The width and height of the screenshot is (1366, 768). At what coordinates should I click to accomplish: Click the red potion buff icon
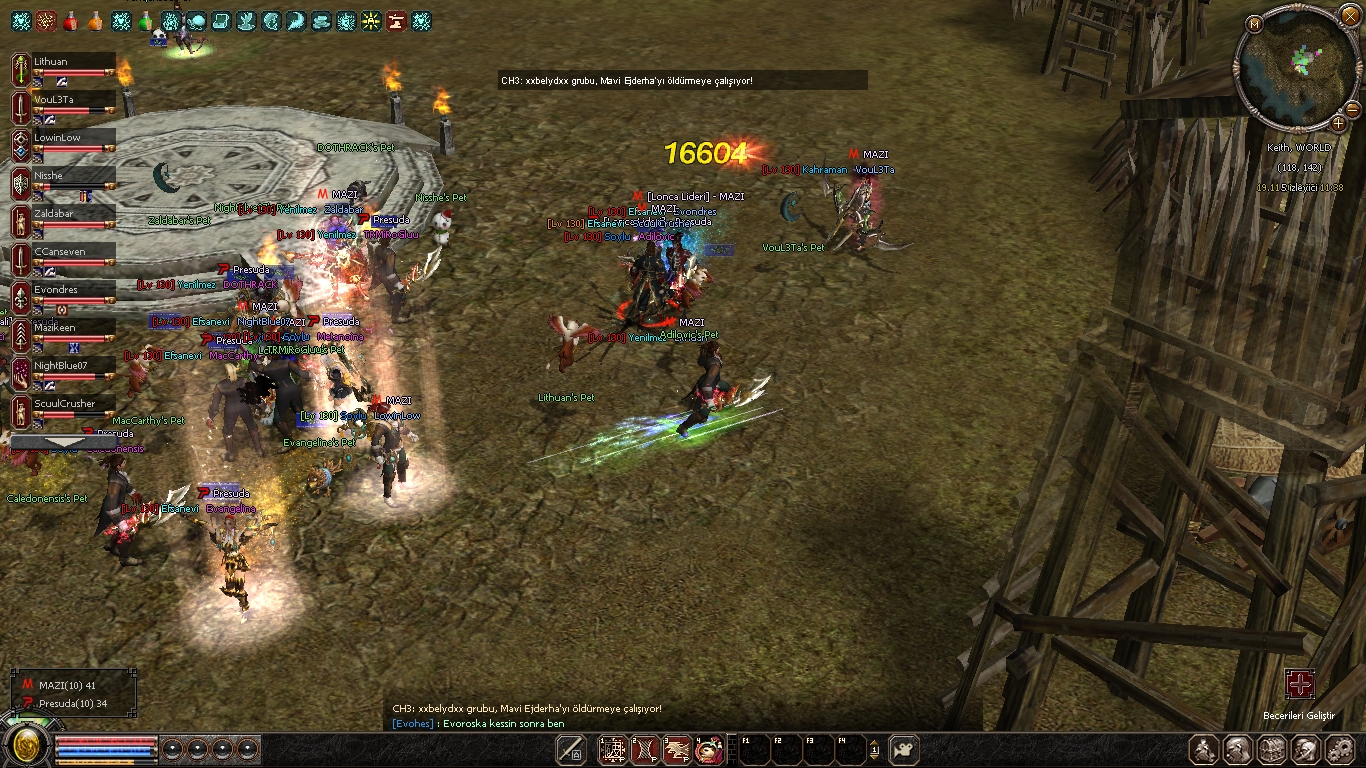pyautogui.click(x=71, y=20)
